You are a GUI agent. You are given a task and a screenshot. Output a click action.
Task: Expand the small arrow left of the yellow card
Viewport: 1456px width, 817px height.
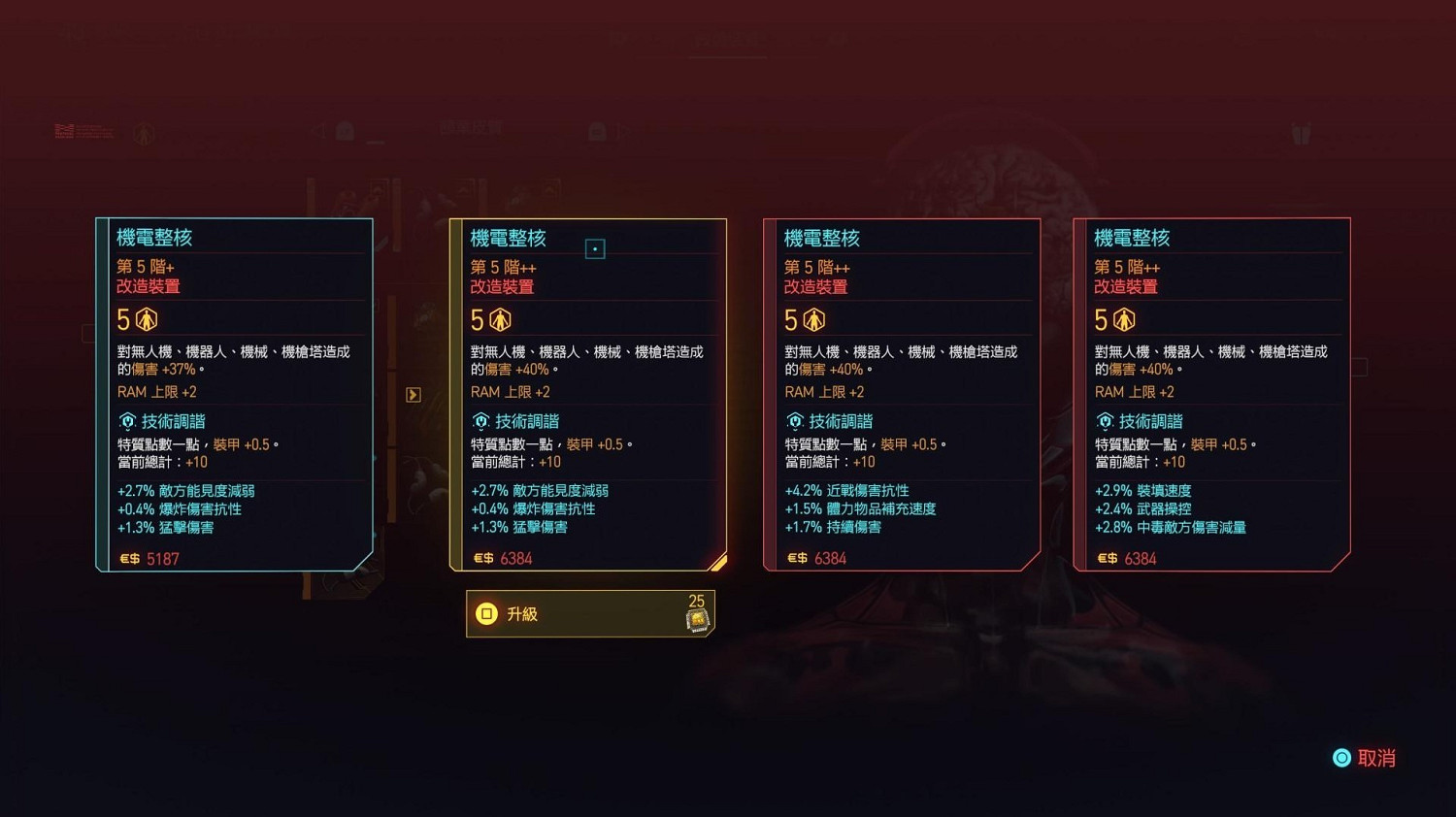click(413, 394)
